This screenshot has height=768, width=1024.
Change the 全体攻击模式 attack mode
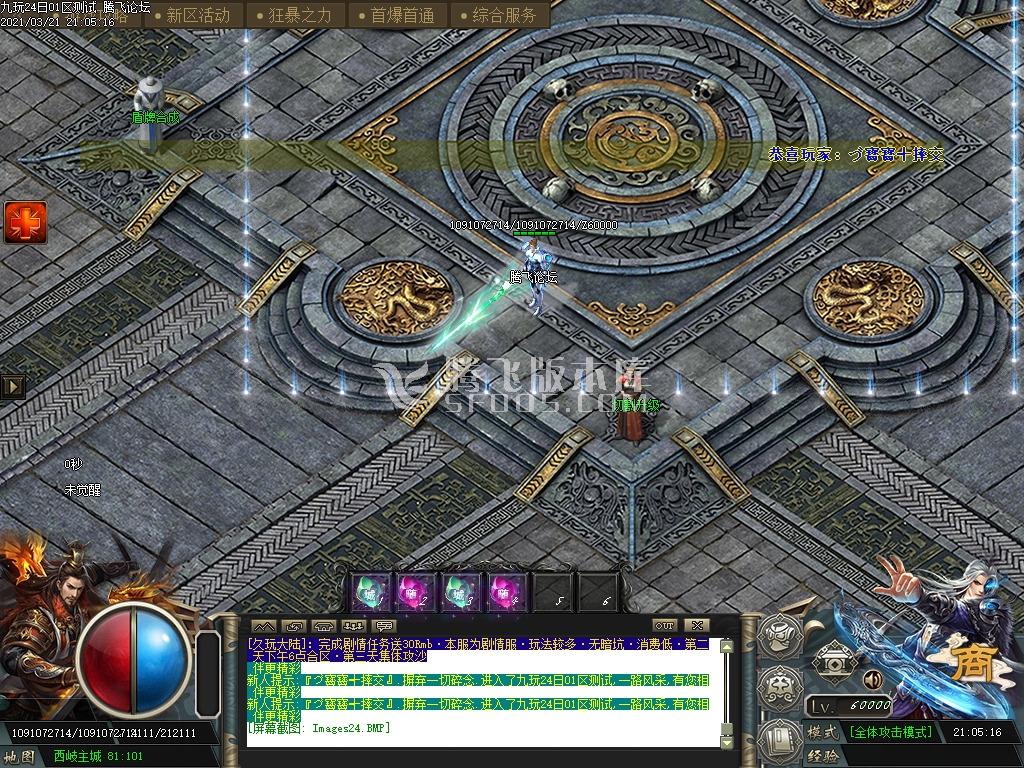click(890, 732)
